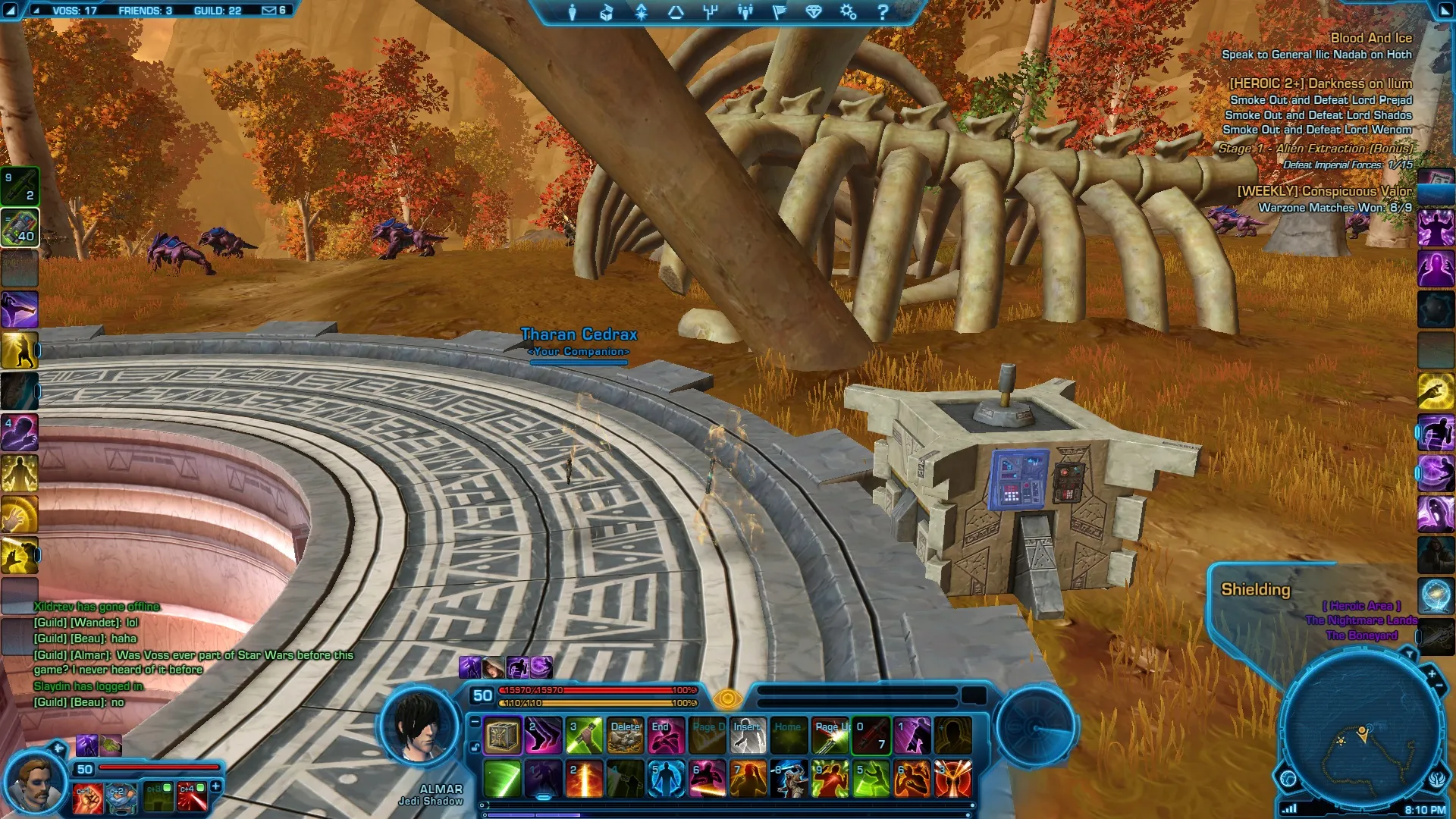1456x819 pixels.
Task: Open the gear Preferences menu icon
Action: 848,12
